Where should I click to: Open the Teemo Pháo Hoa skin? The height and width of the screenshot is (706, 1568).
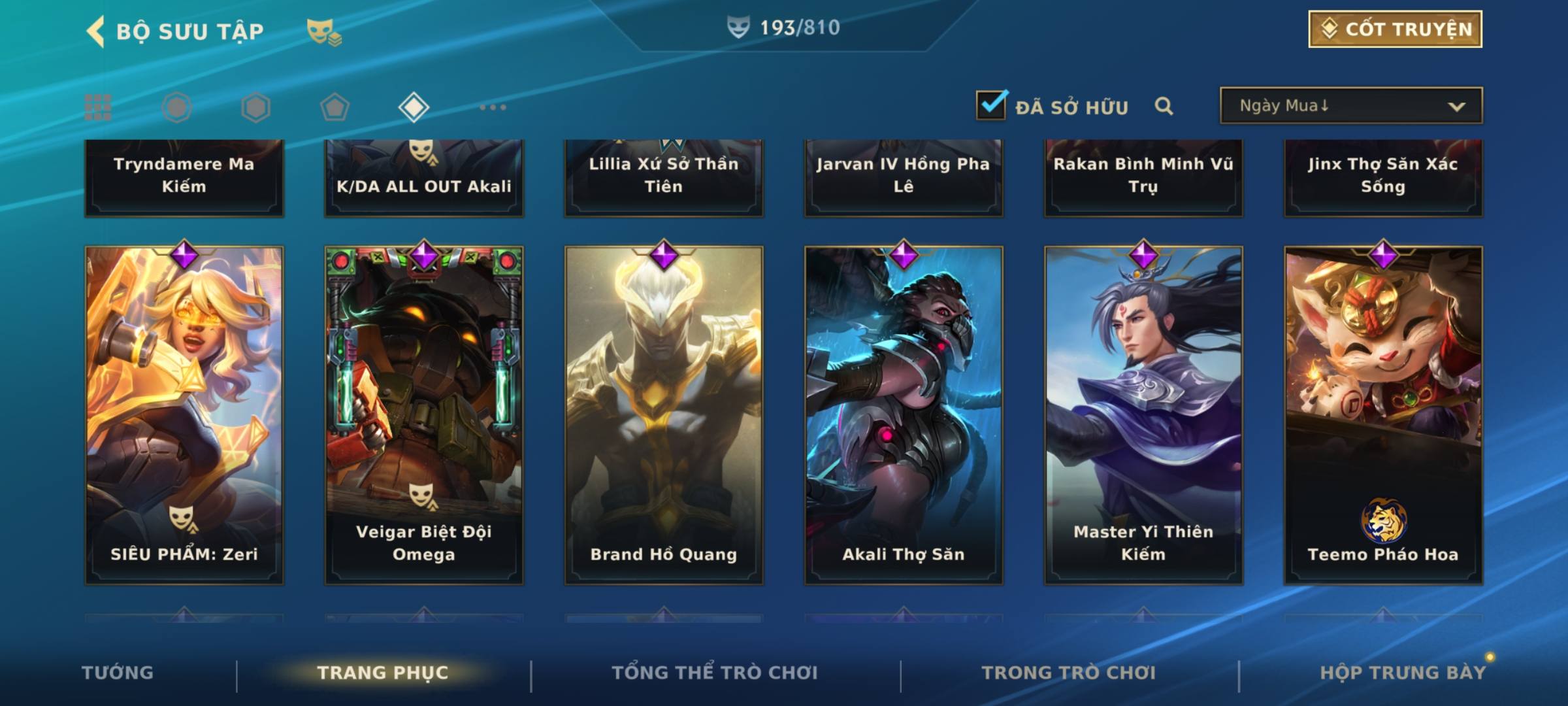(x=1383, y=415)
